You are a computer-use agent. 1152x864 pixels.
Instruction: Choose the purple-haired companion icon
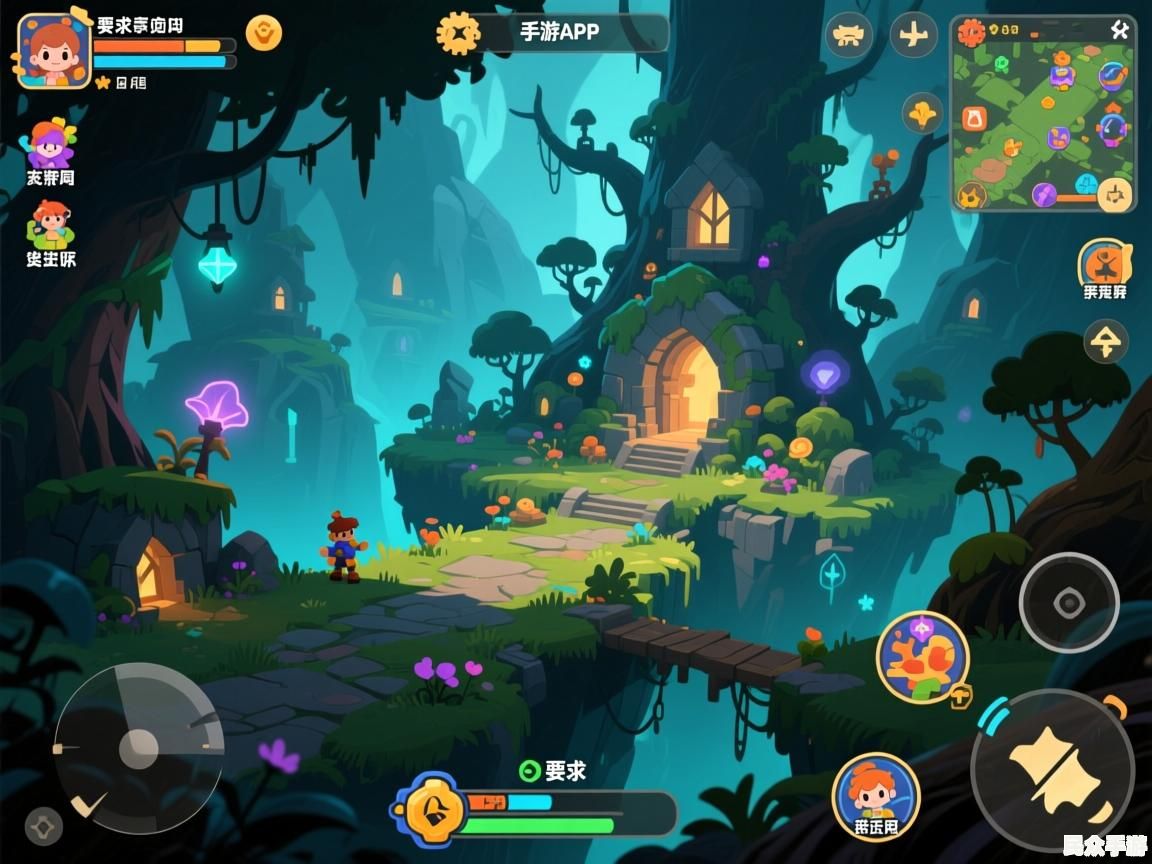click(x=50, y=145)
